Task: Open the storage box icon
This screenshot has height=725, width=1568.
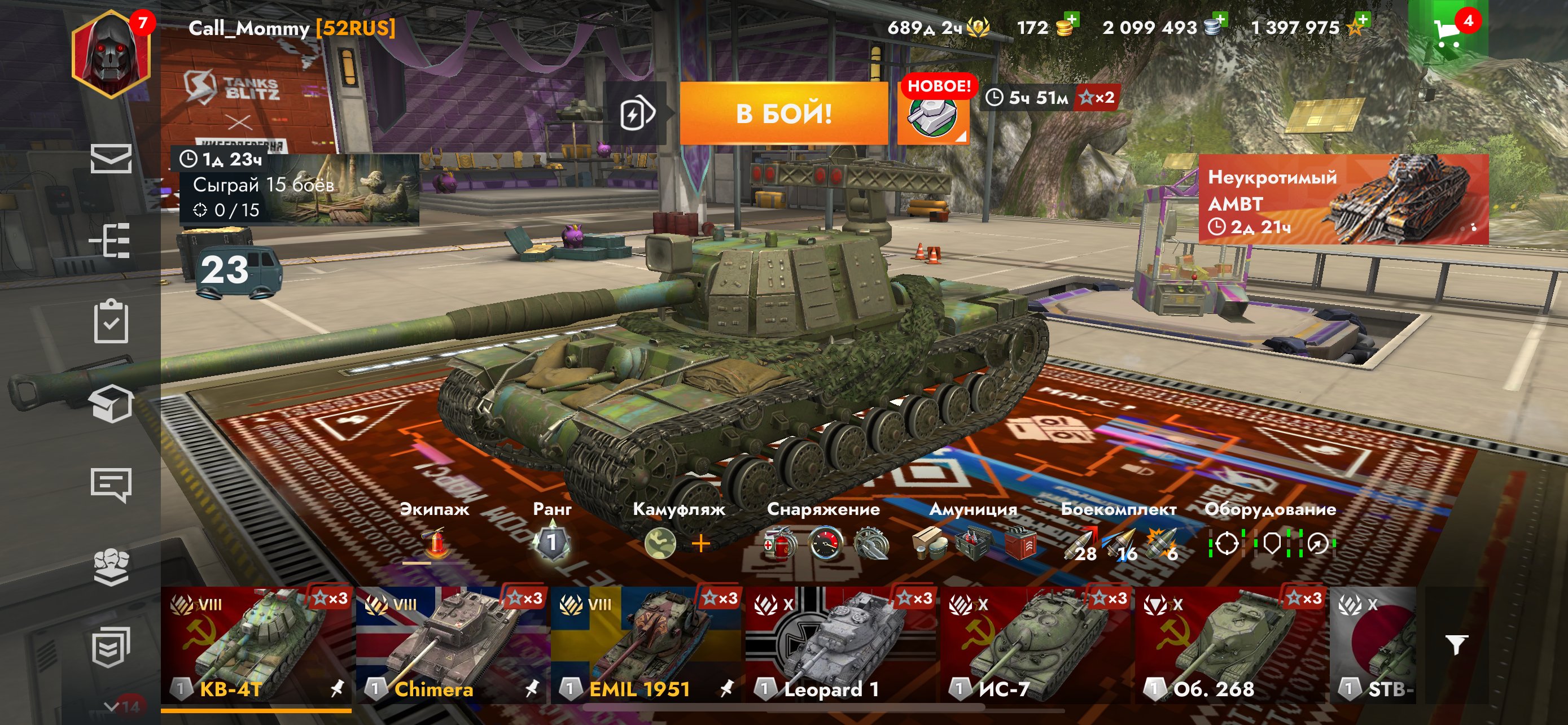Action: click(x=111, y=403)
